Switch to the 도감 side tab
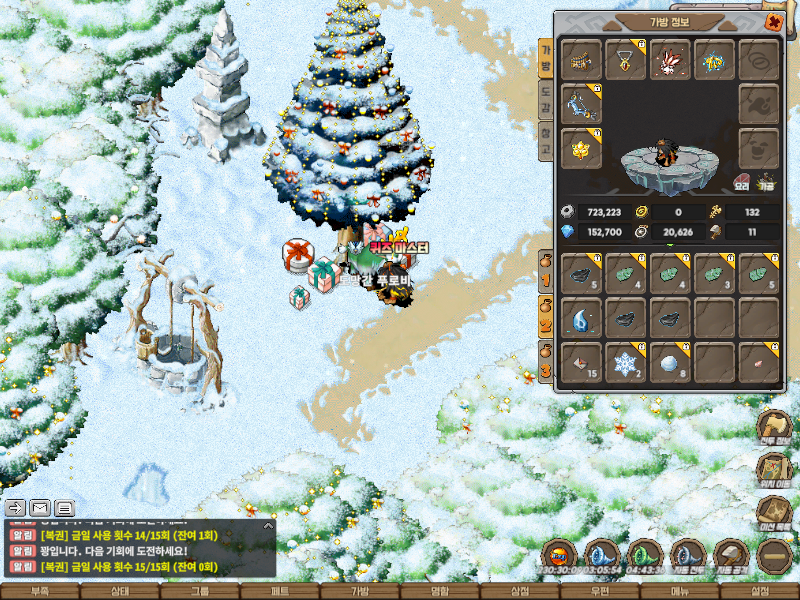Screen dimensions: 800x600 [545, 98]
